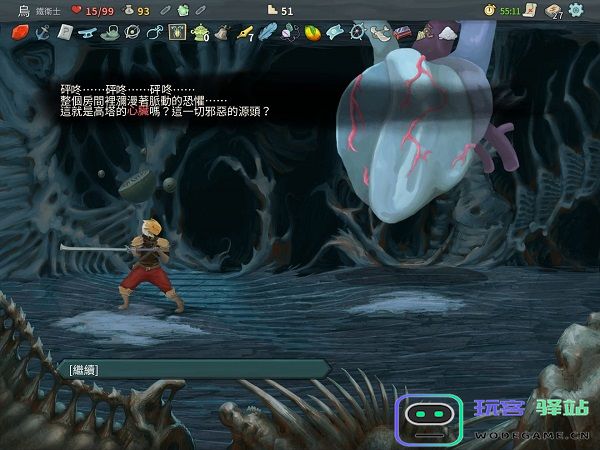
Task: Inspect the blue feather relic
Action: click(x=267, y=32)
